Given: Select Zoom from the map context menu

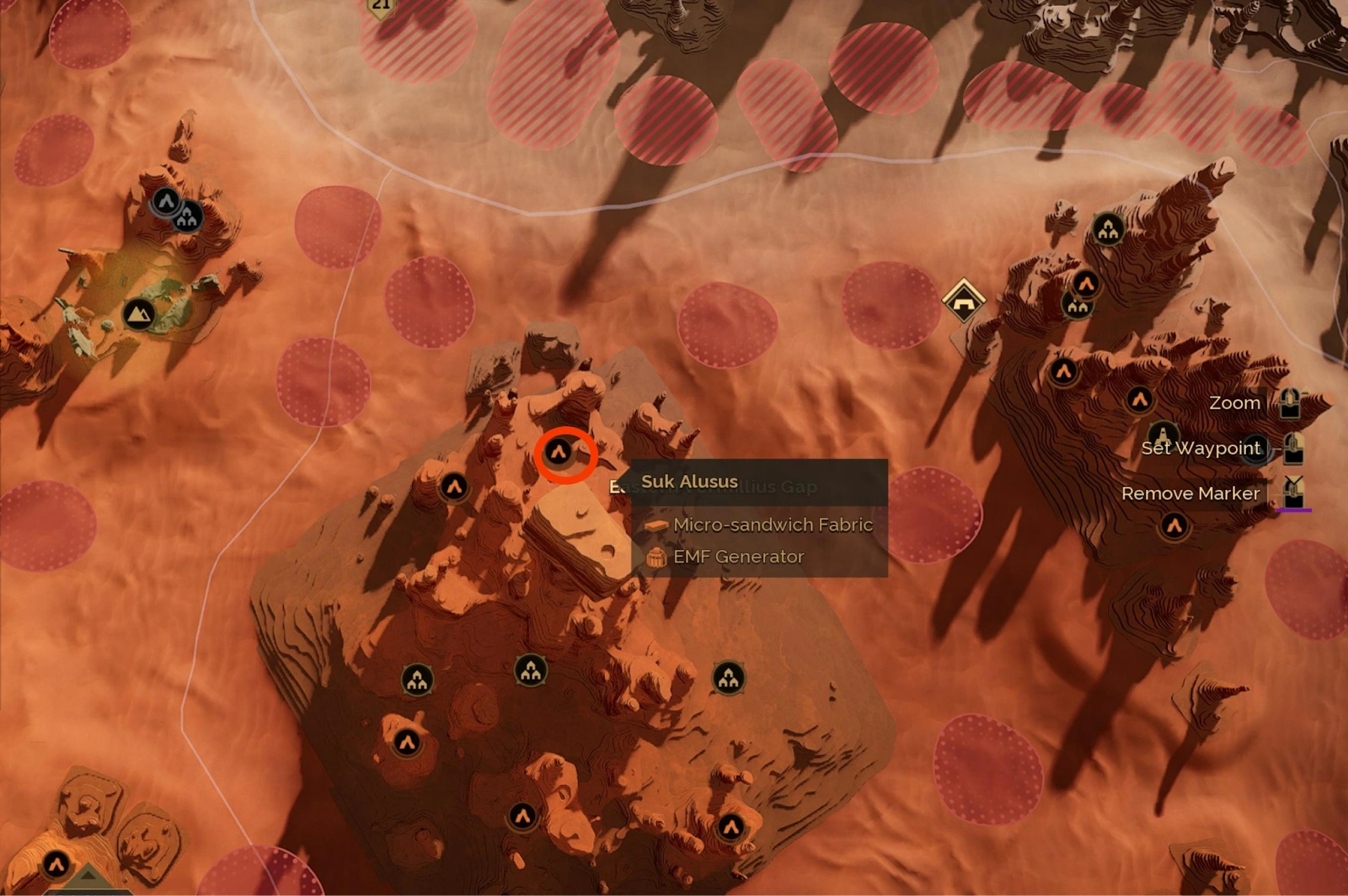Looking at the screenshot, I should tap(1234, 403).
